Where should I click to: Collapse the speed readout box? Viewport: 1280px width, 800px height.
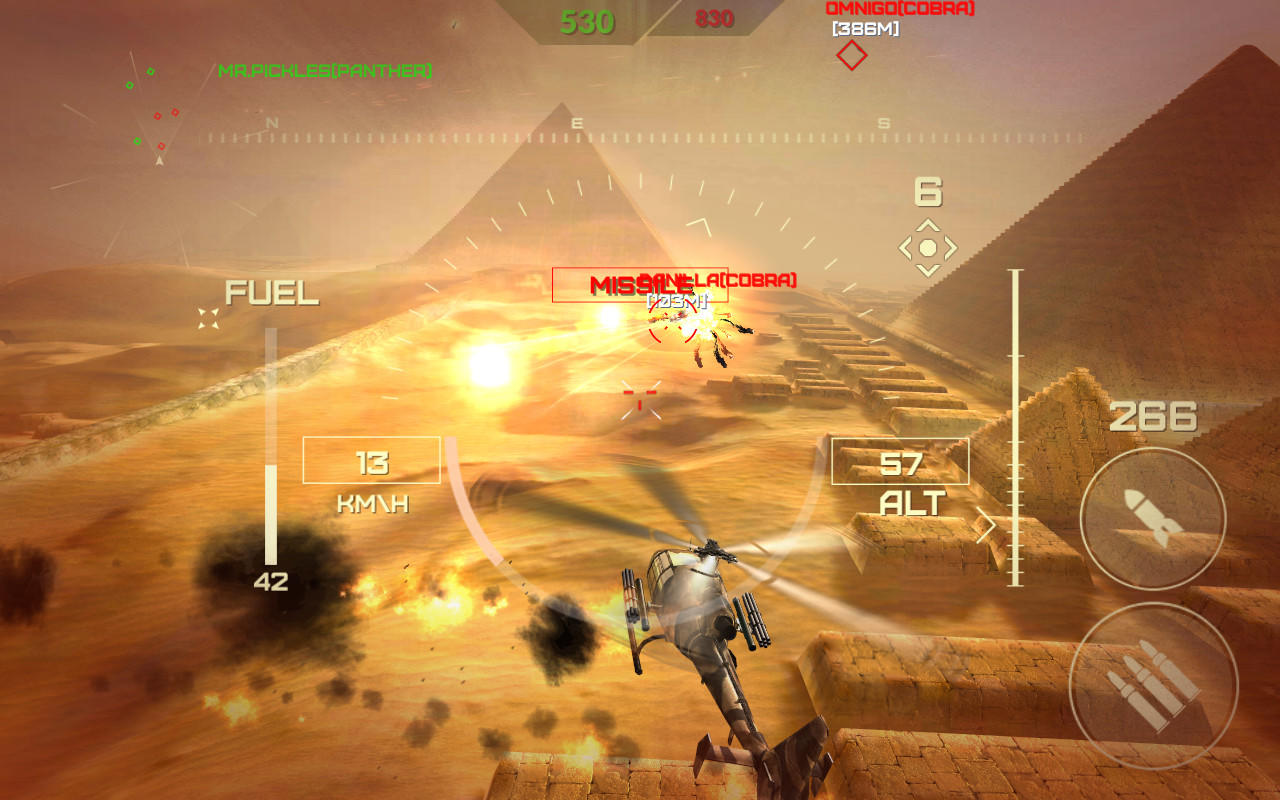pos(371,462)
